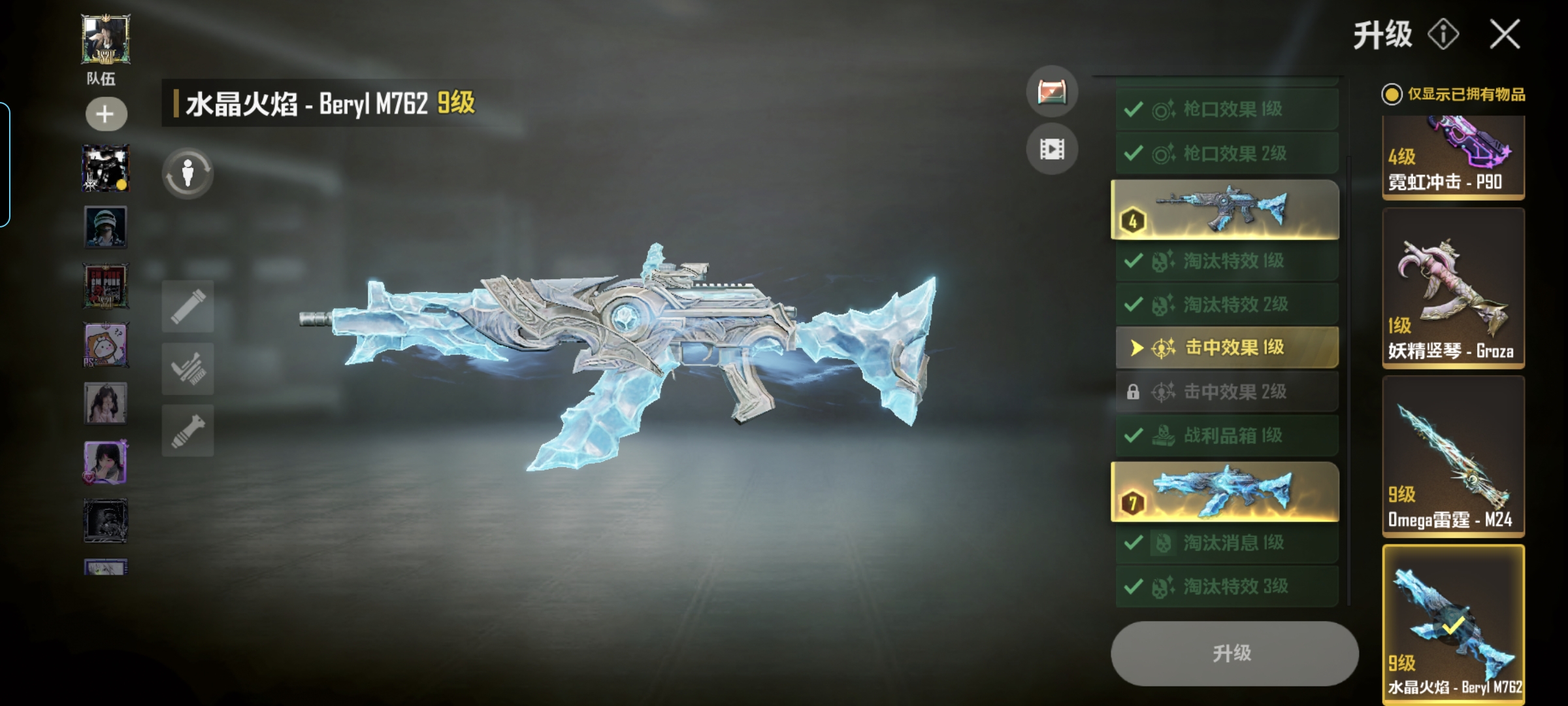Select the 击中效果 1级 row
Screen dimensions: 1568x706
1226,347
